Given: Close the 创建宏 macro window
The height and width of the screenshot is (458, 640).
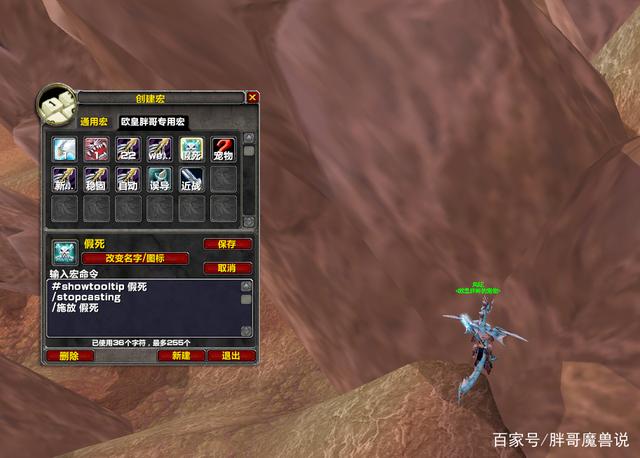Looking at the screenshot, I should (x=253, y=98).
